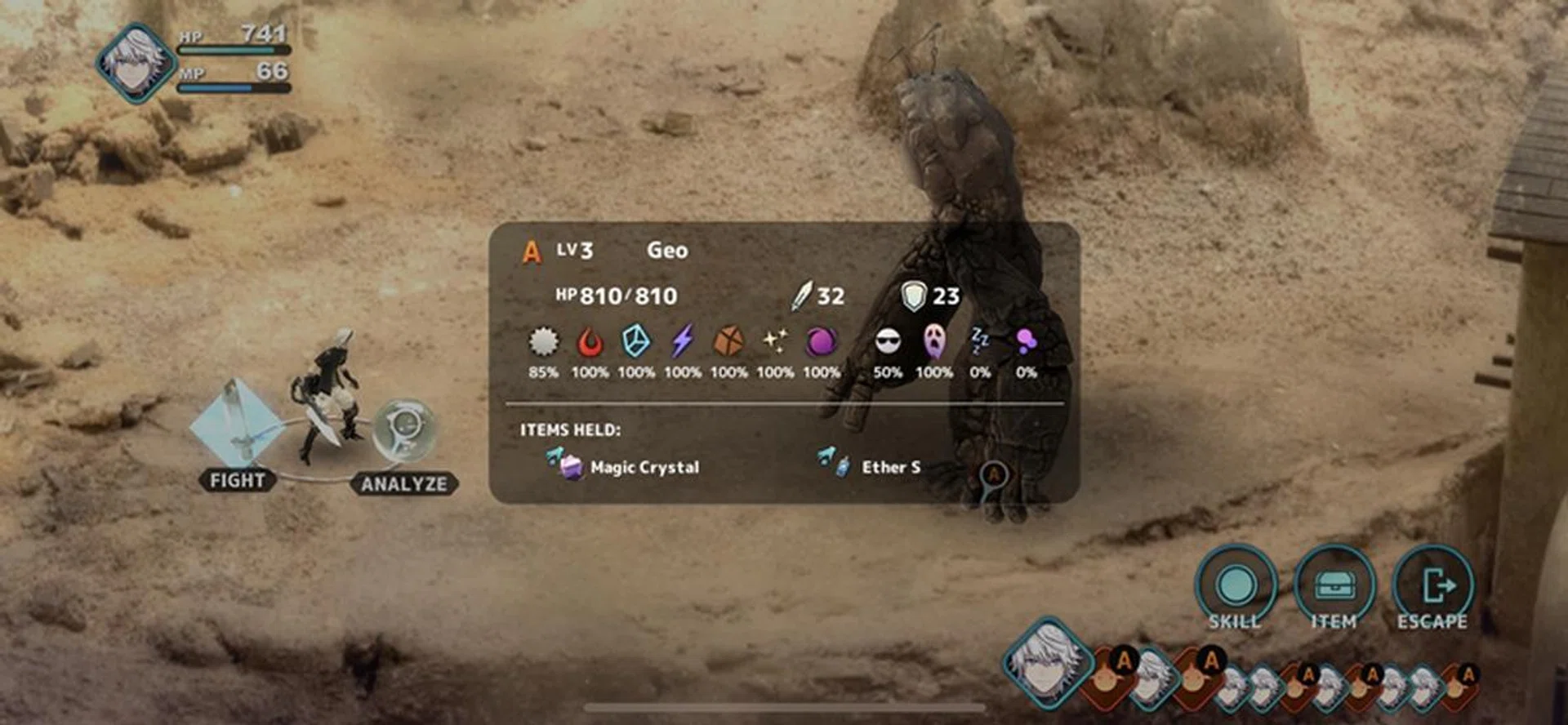The width and height of the screenshot is (1568, 725).
Task: Tap the ESCAPE button
Action: pos(1433,588)
